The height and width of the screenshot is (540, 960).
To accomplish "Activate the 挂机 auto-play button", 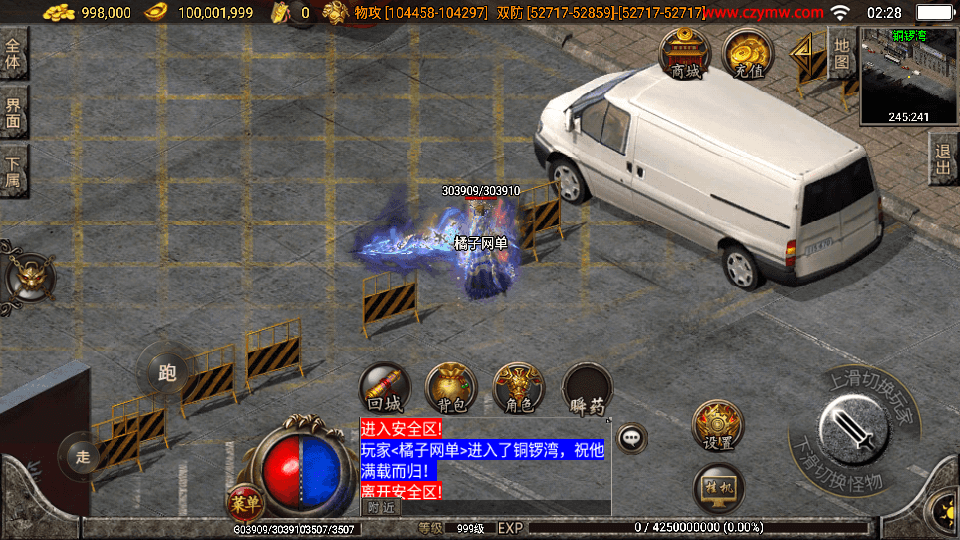I will 718,489.
